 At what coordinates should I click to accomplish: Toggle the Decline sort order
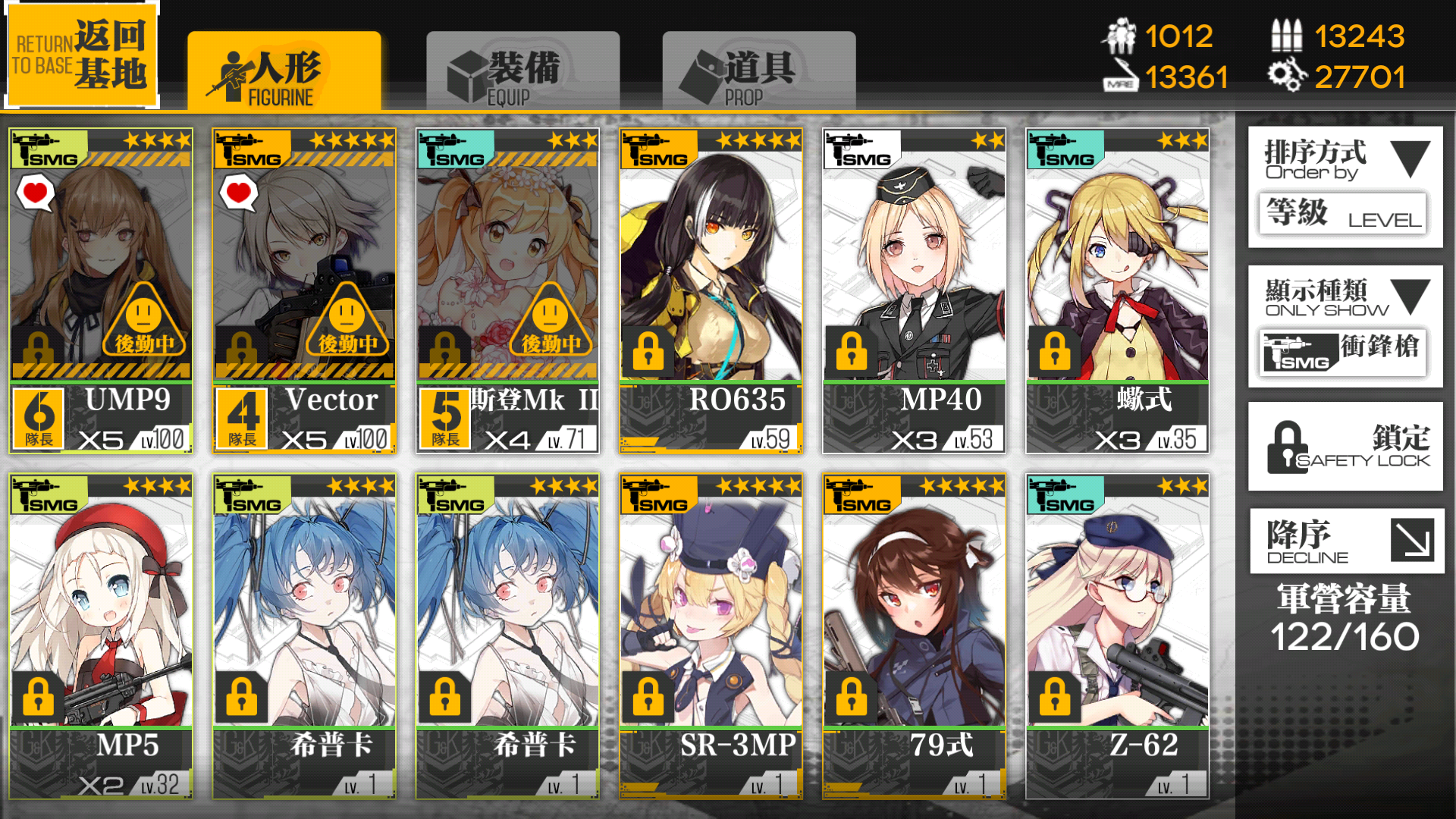click(1345, 541)
